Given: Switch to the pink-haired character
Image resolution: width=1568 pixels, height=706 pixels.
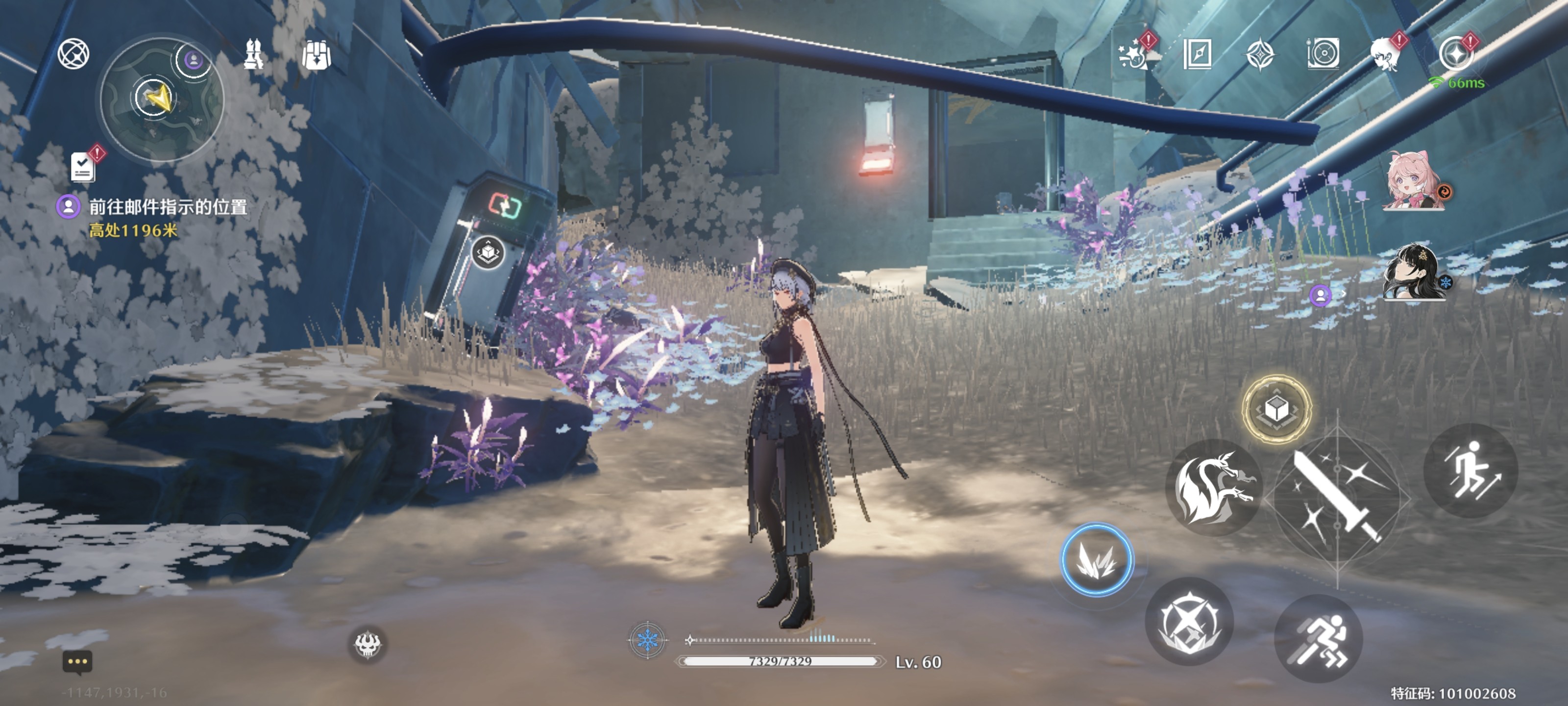Looking at the screenshot, I should pos(1412,181).
